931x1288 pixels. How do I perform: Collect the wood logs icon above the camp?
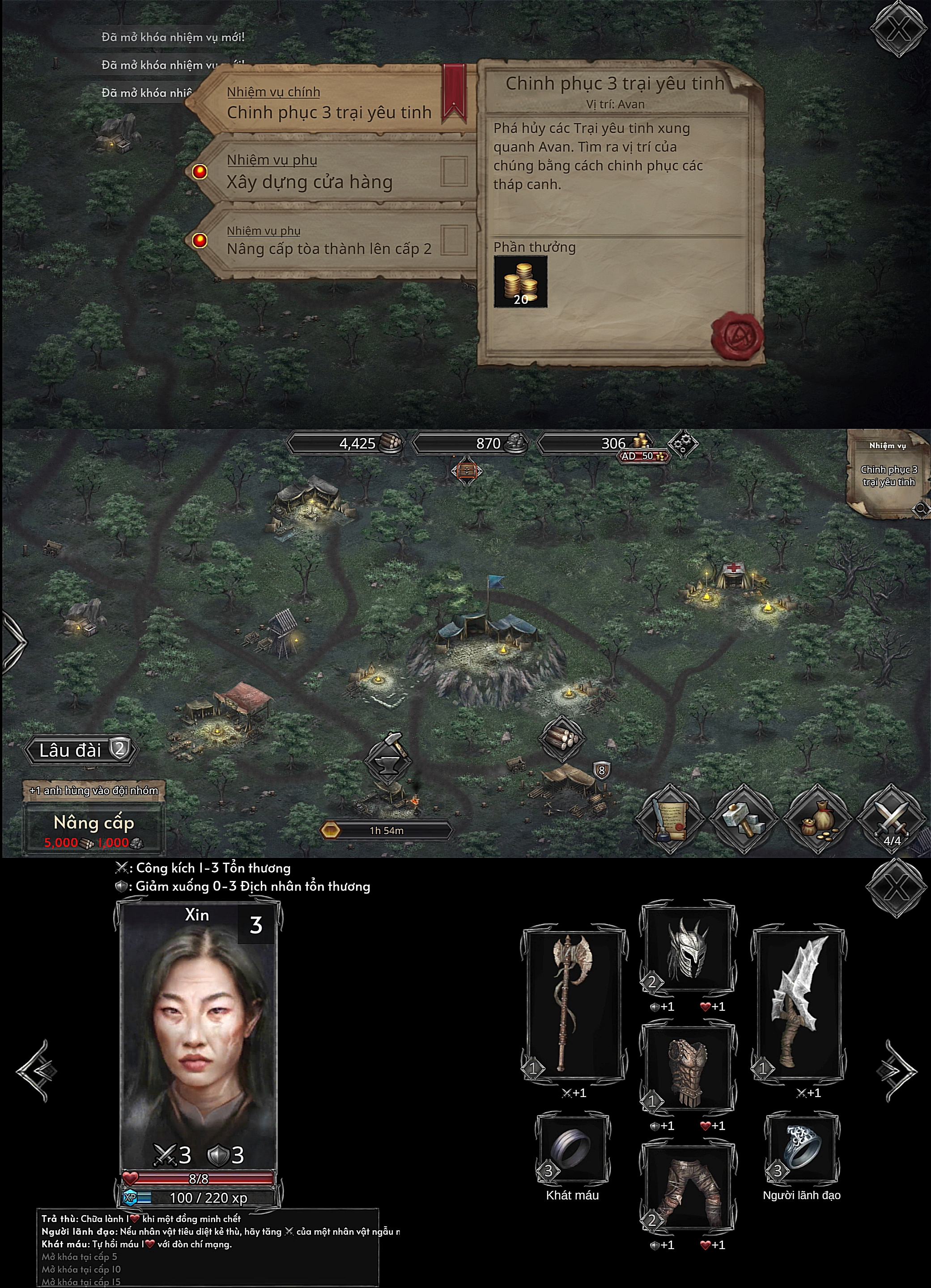pos(561,739)
